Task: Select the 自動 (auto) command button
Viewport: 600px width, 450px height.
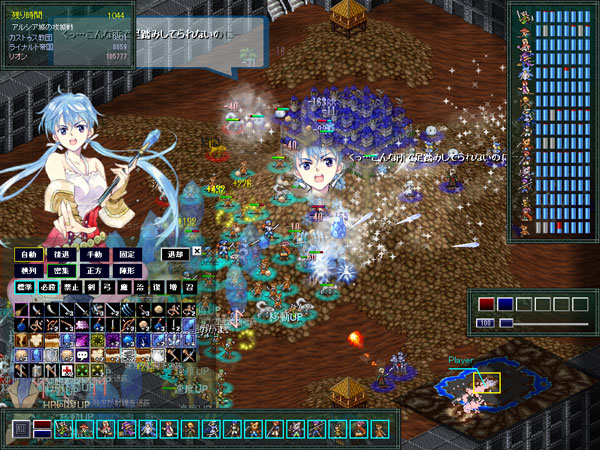Action: point(30,255)
